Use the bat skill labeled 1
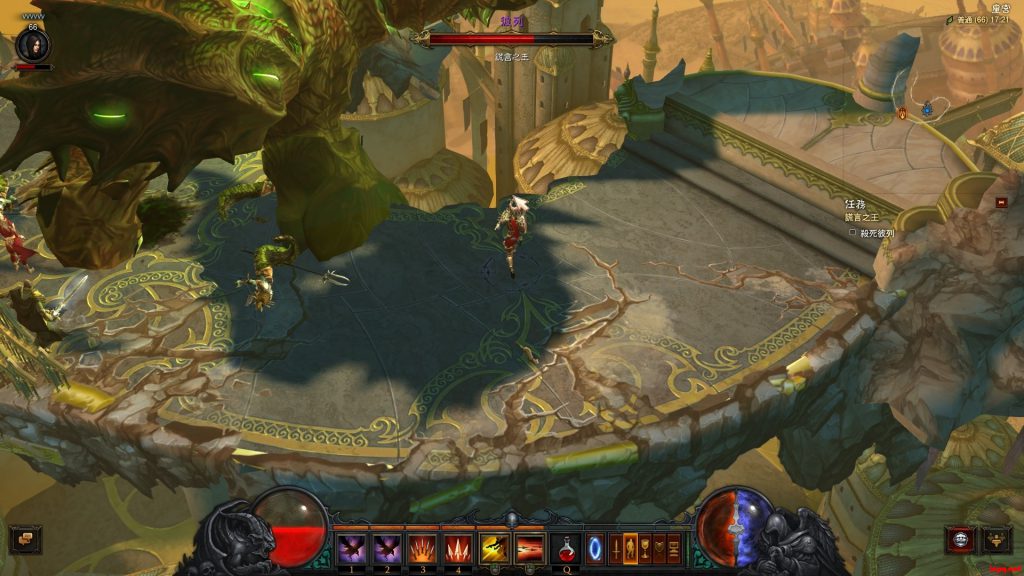1024x576 pixels. (350, 548)
